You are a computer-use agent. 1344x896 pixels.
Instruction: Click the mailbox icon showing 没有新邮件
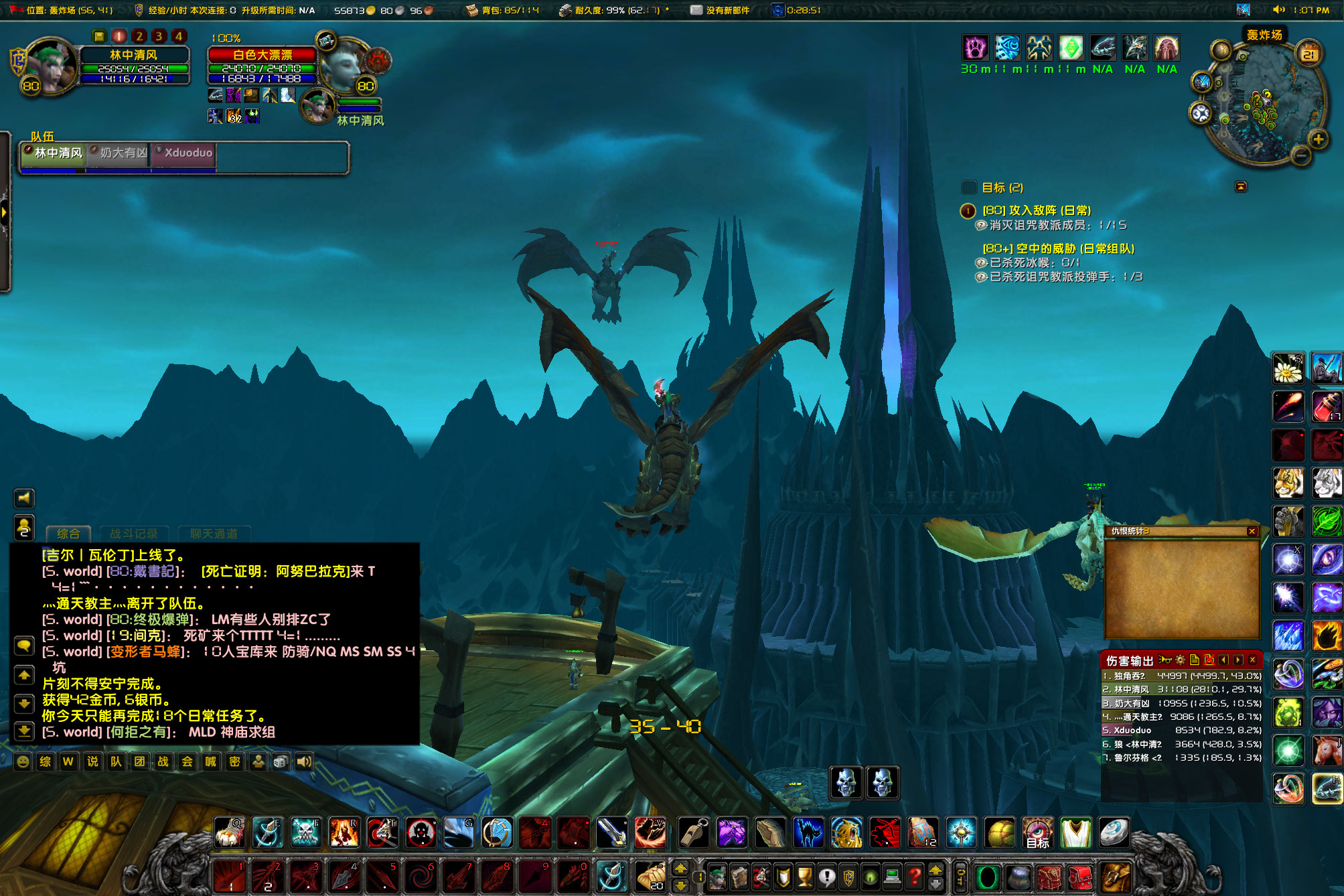696,11
